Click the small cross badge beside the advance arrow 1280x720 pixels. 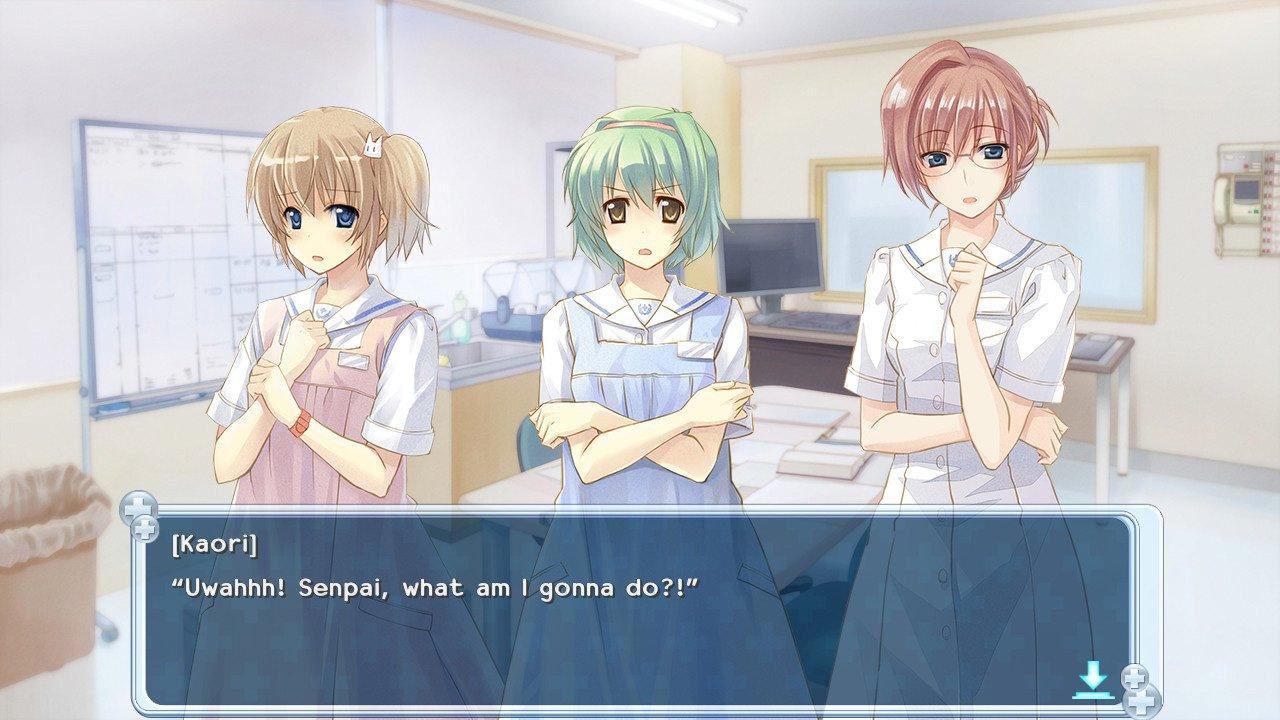click(1137, 676)
